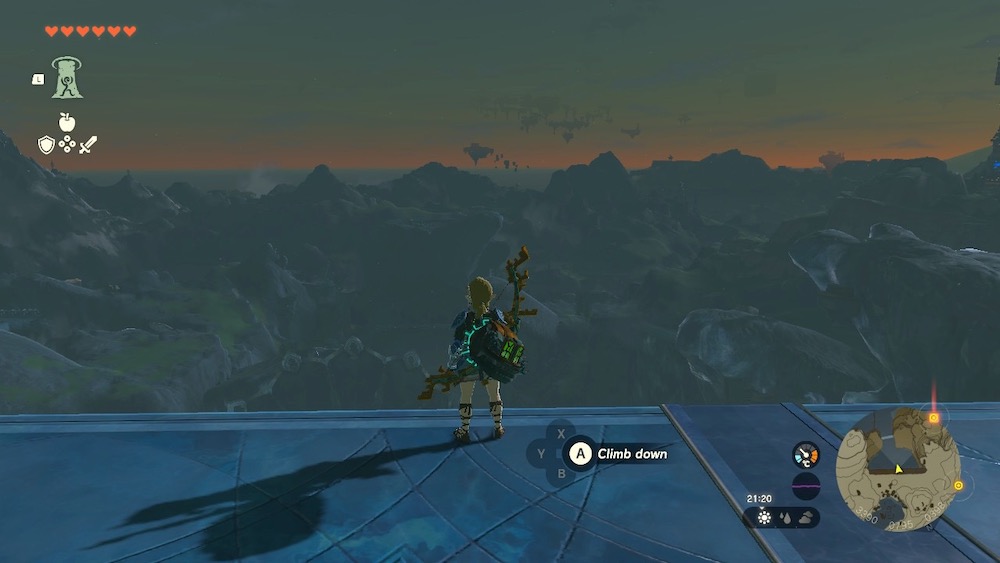Click the sun icon in the weather forecast
Image resolution: width=1000 pixels, height=563 pixels.
click(x=764, y=518)
